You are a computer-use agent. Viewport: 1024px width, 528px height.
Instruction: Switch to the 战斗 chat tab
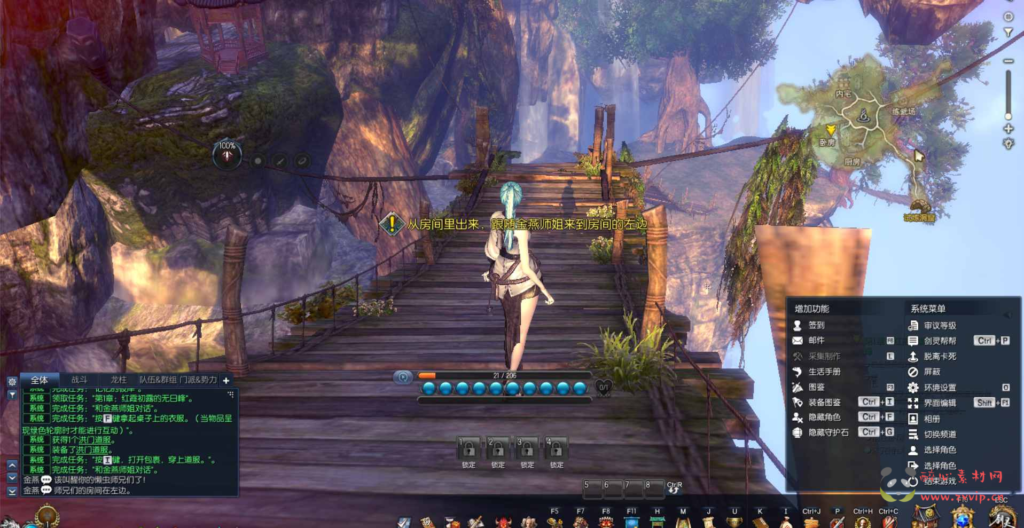click(x=77, y=380)
